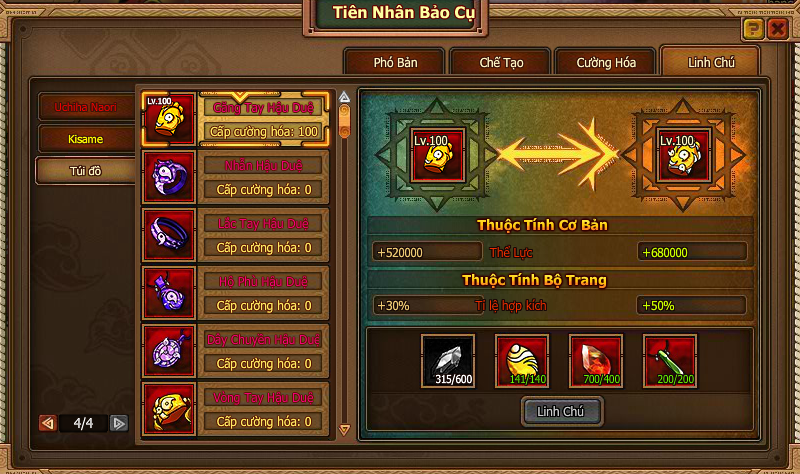Open the Chế Tạo tab
Screen dimensions: 800x474
501,62
